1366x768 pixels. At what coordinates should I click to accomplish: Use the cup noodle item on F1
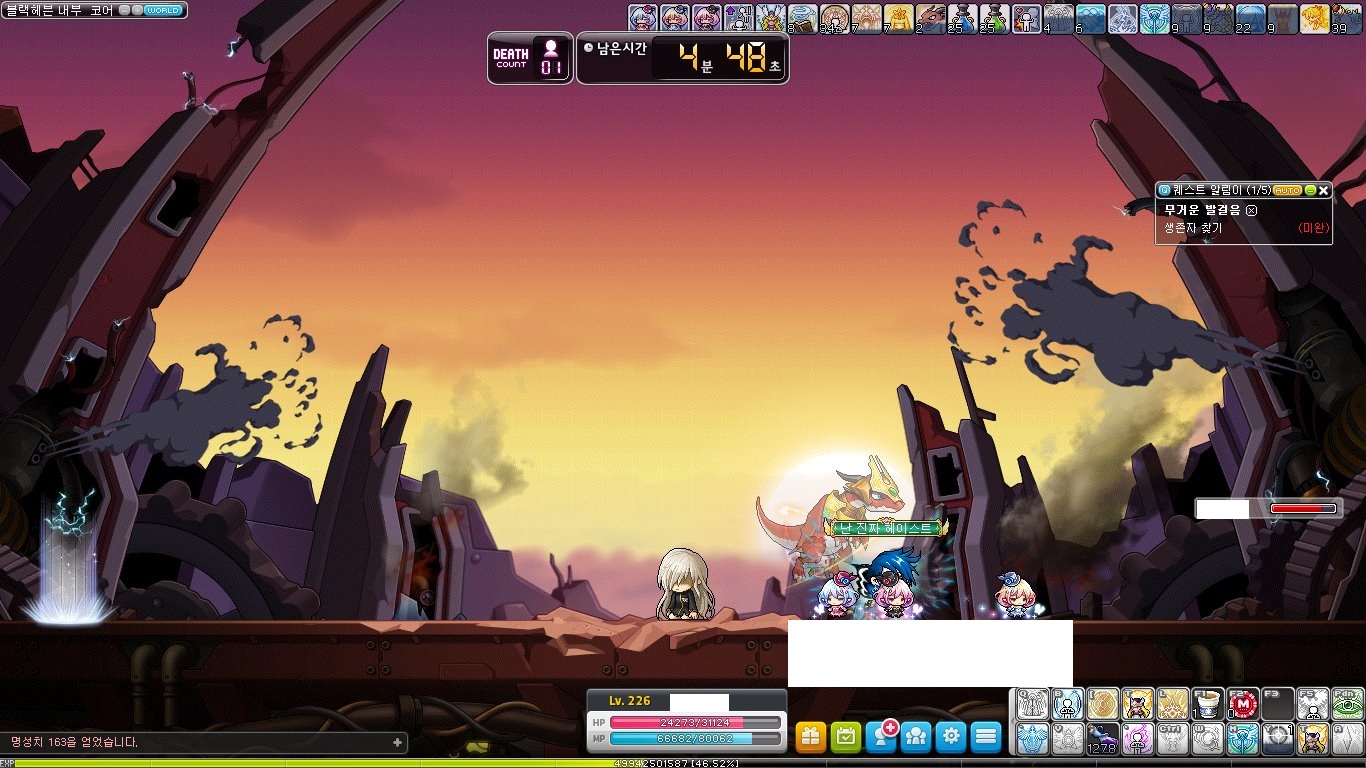tap(1207, 704)
